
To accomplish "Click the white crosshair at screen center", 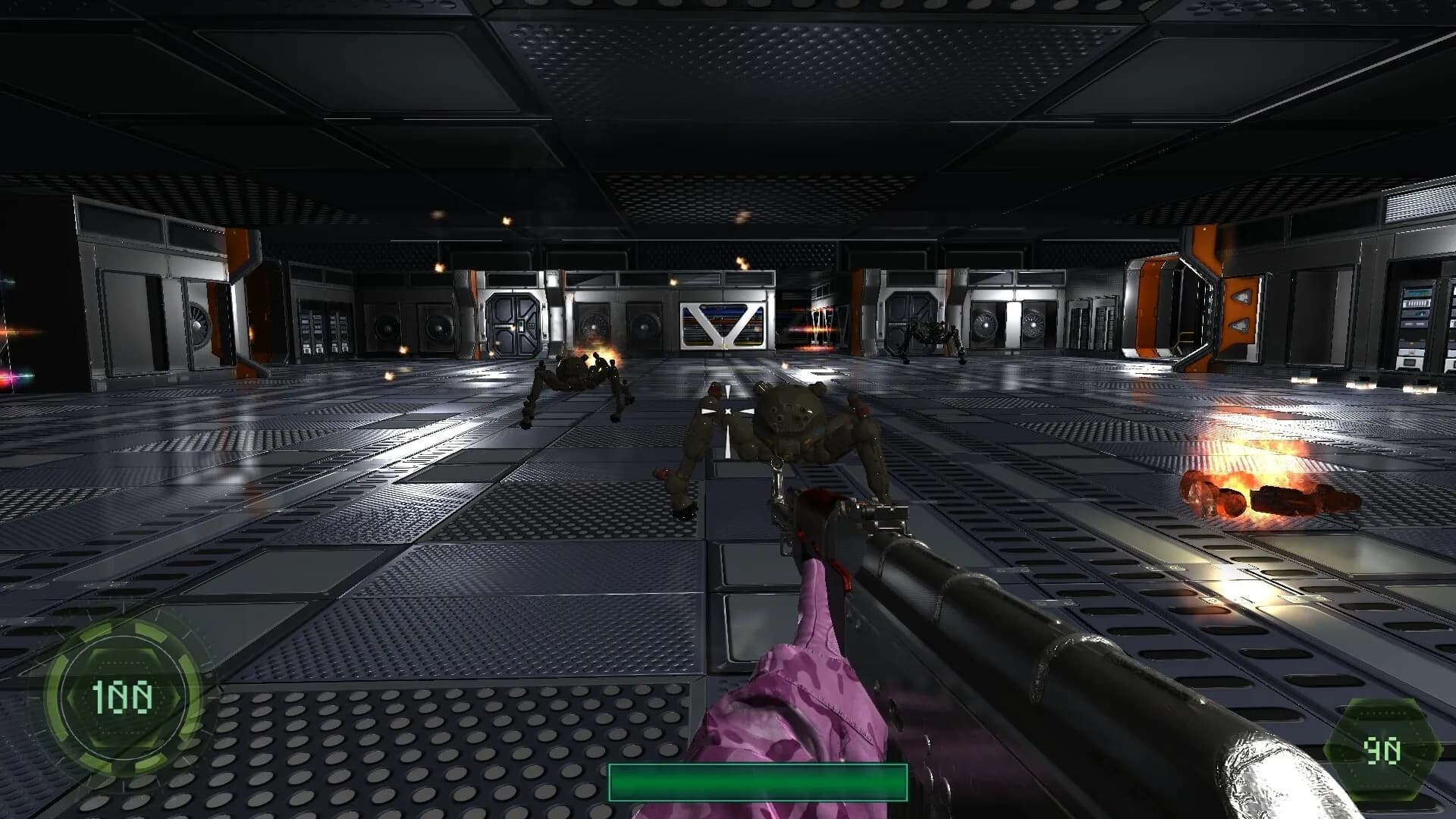I will pyautogui.click(x=726, y=409).
